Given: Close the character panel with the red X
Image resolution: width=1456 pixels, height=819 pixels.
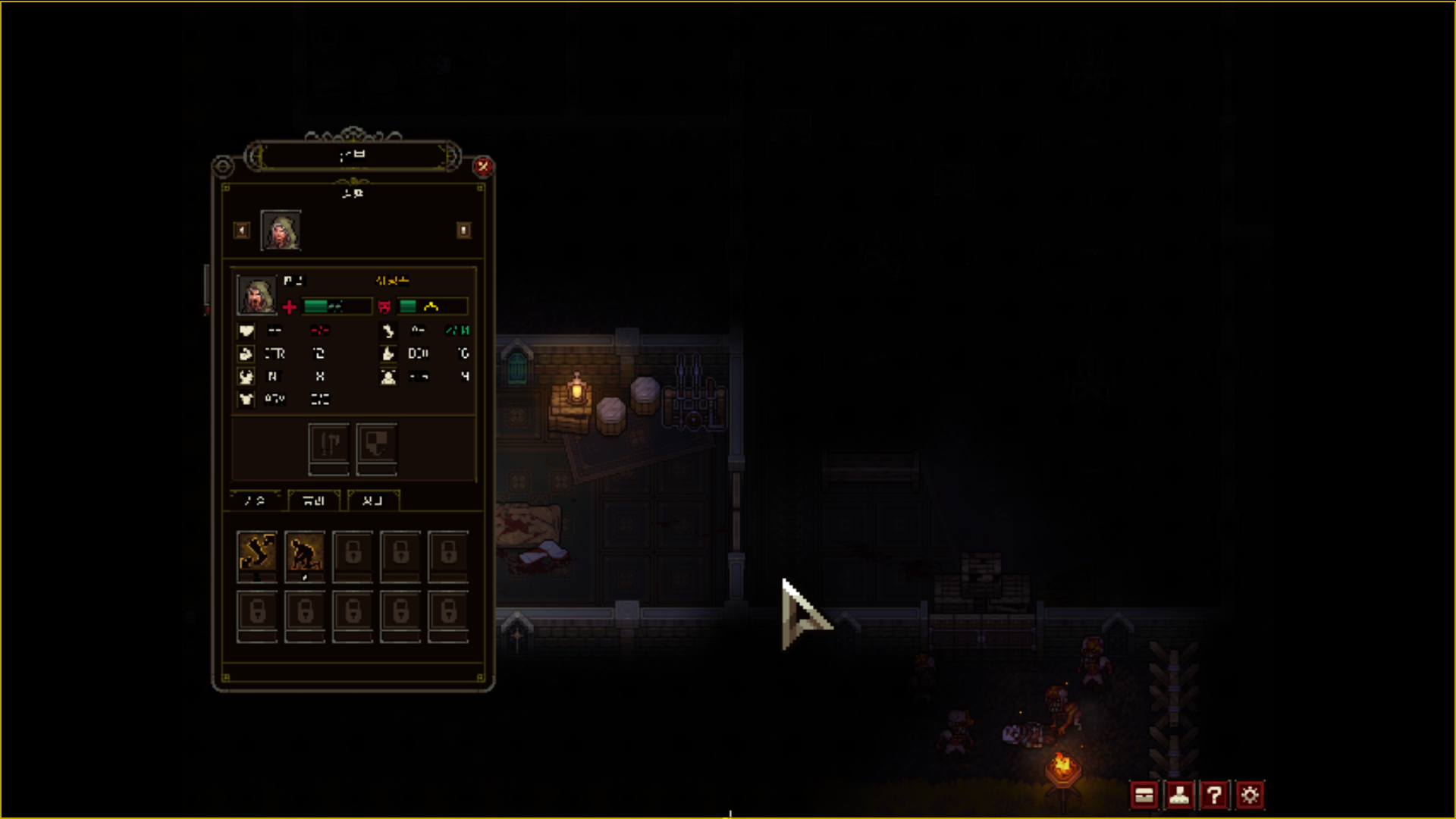Looking at the screenshot, I should (483, 166).
